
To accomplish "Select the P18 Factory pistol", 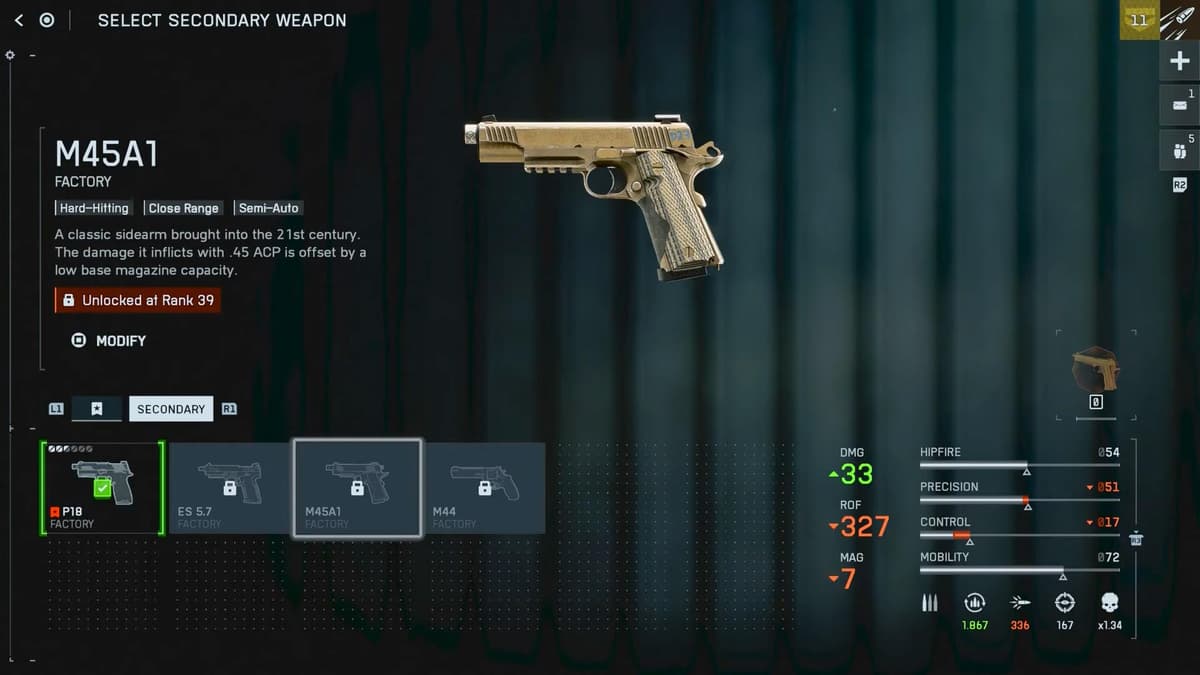I will click(x=102, y=488).
